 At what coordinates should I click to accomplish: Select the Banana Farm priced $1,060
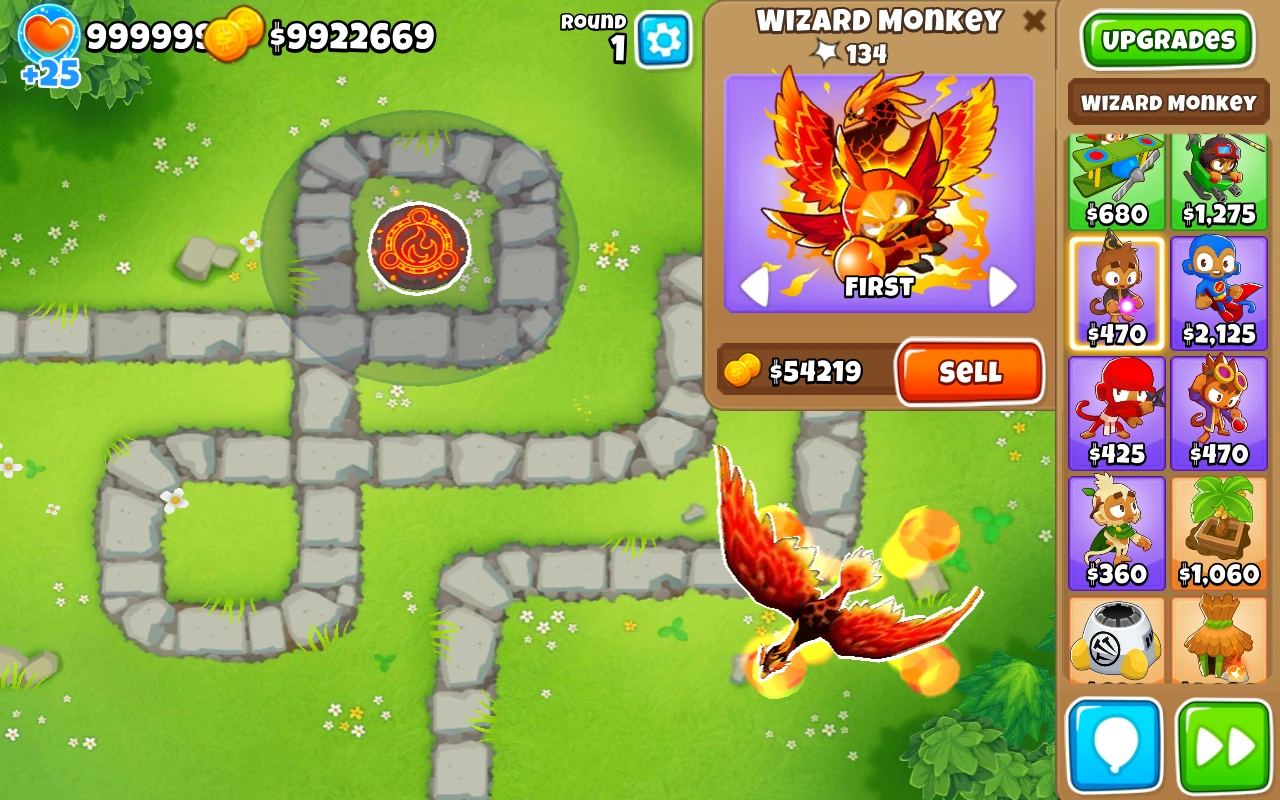click(x=1219, y=532)
